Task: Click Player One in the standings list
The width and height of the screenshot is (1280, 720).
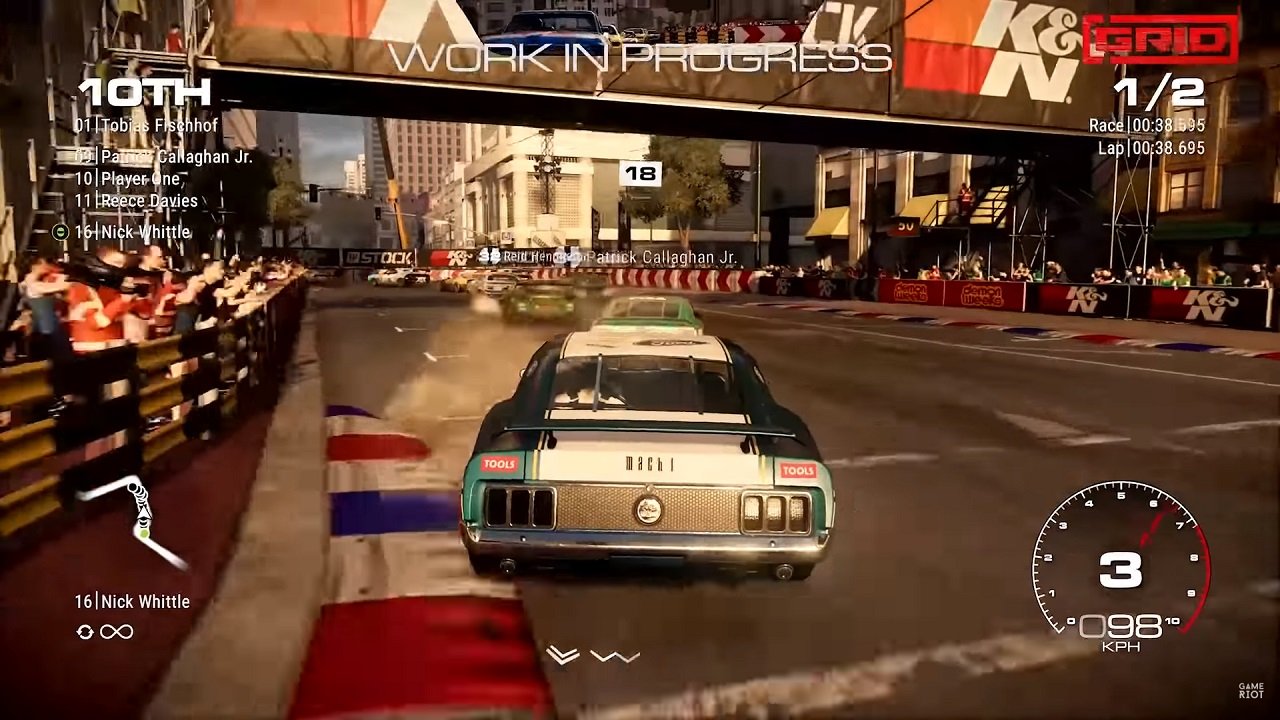Action: pos(130,181)
